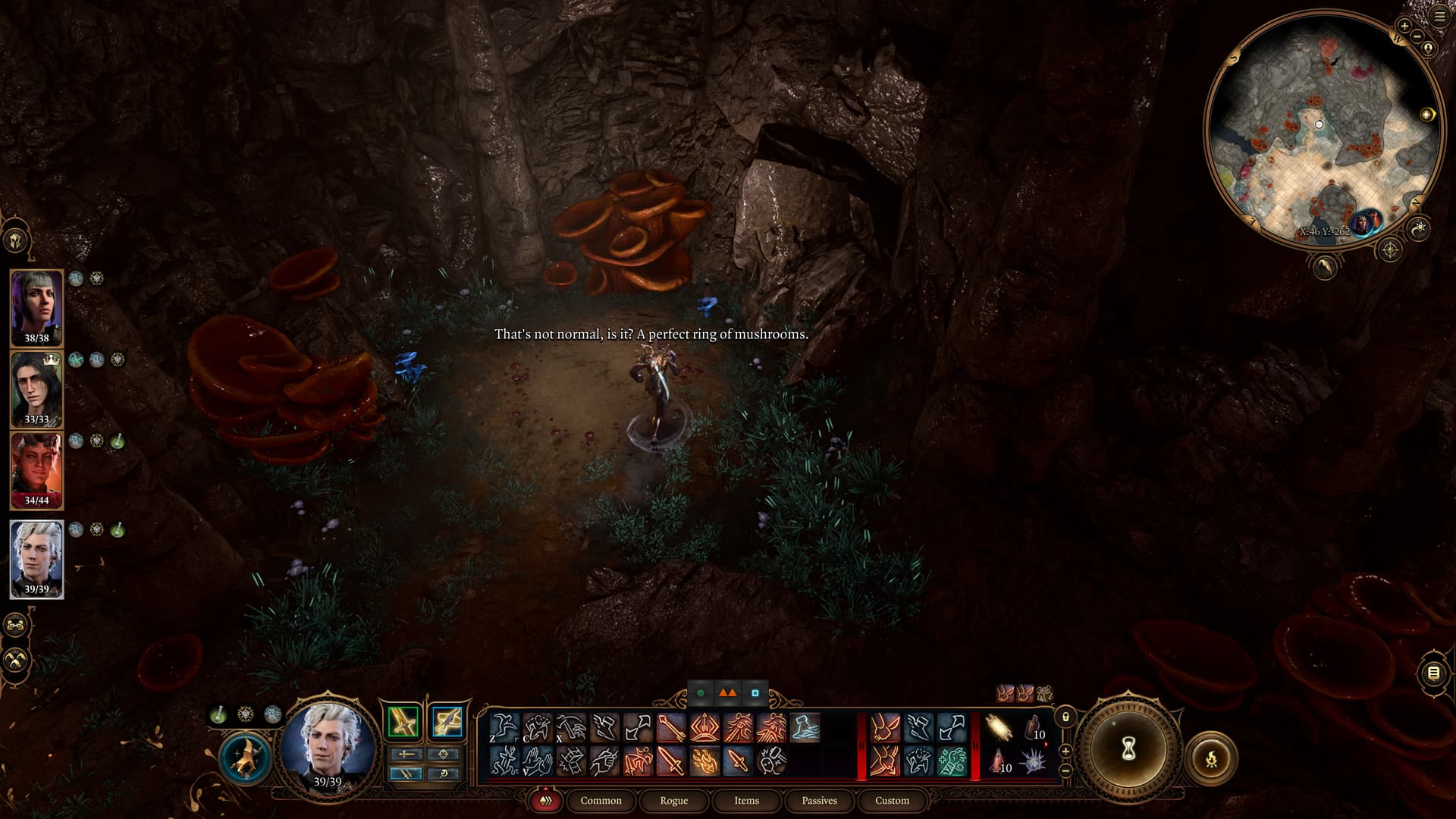Select the melee weapon set slot
The height and width of the screenshot is (819, 1456).
click(403, 721)
